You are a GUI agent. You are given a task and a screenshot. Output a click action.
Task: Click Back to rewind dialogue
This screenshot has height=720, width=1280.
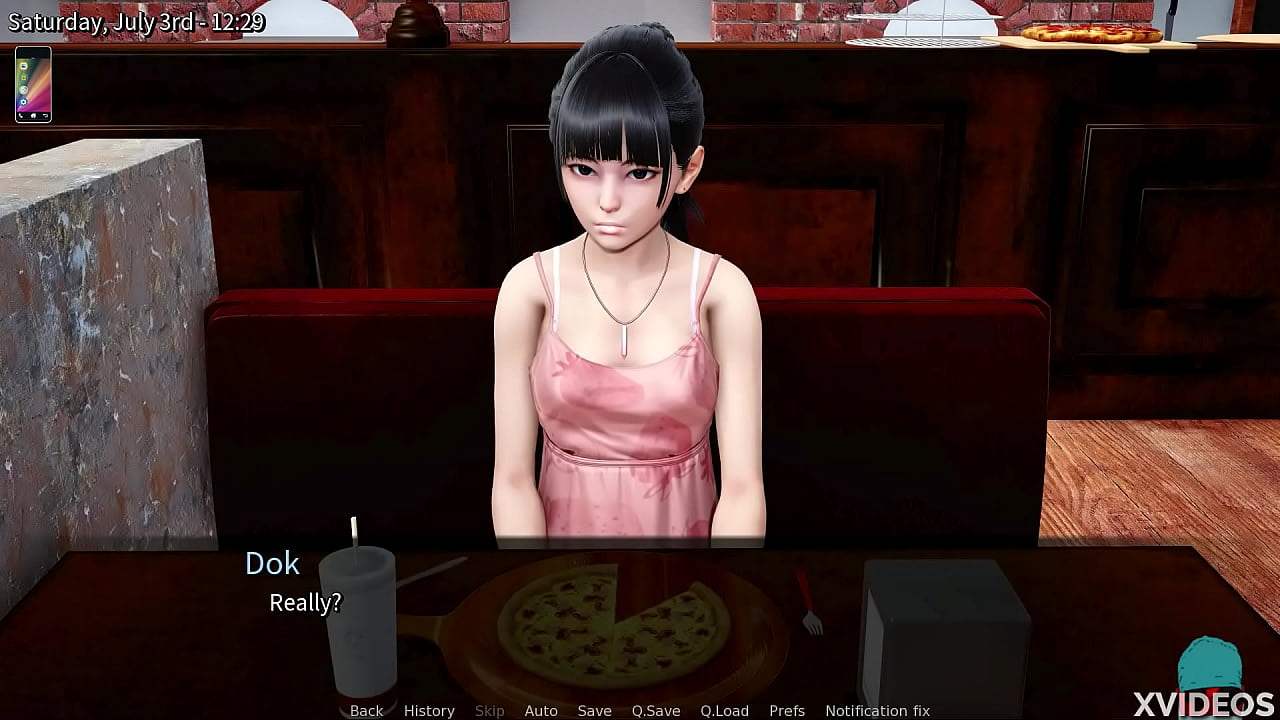366,710
